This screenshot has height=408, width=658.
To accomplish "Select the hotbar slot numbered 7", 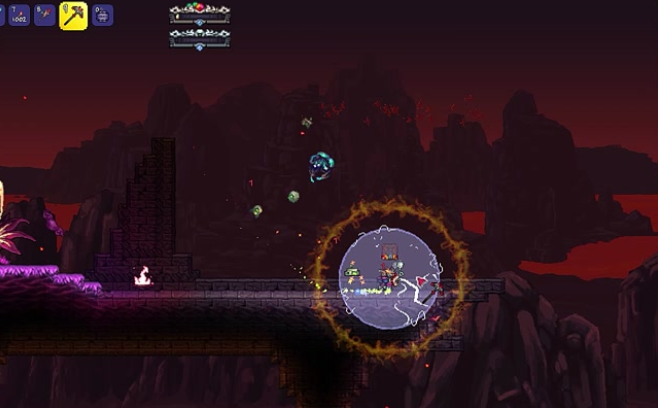I will coord(19,15).
